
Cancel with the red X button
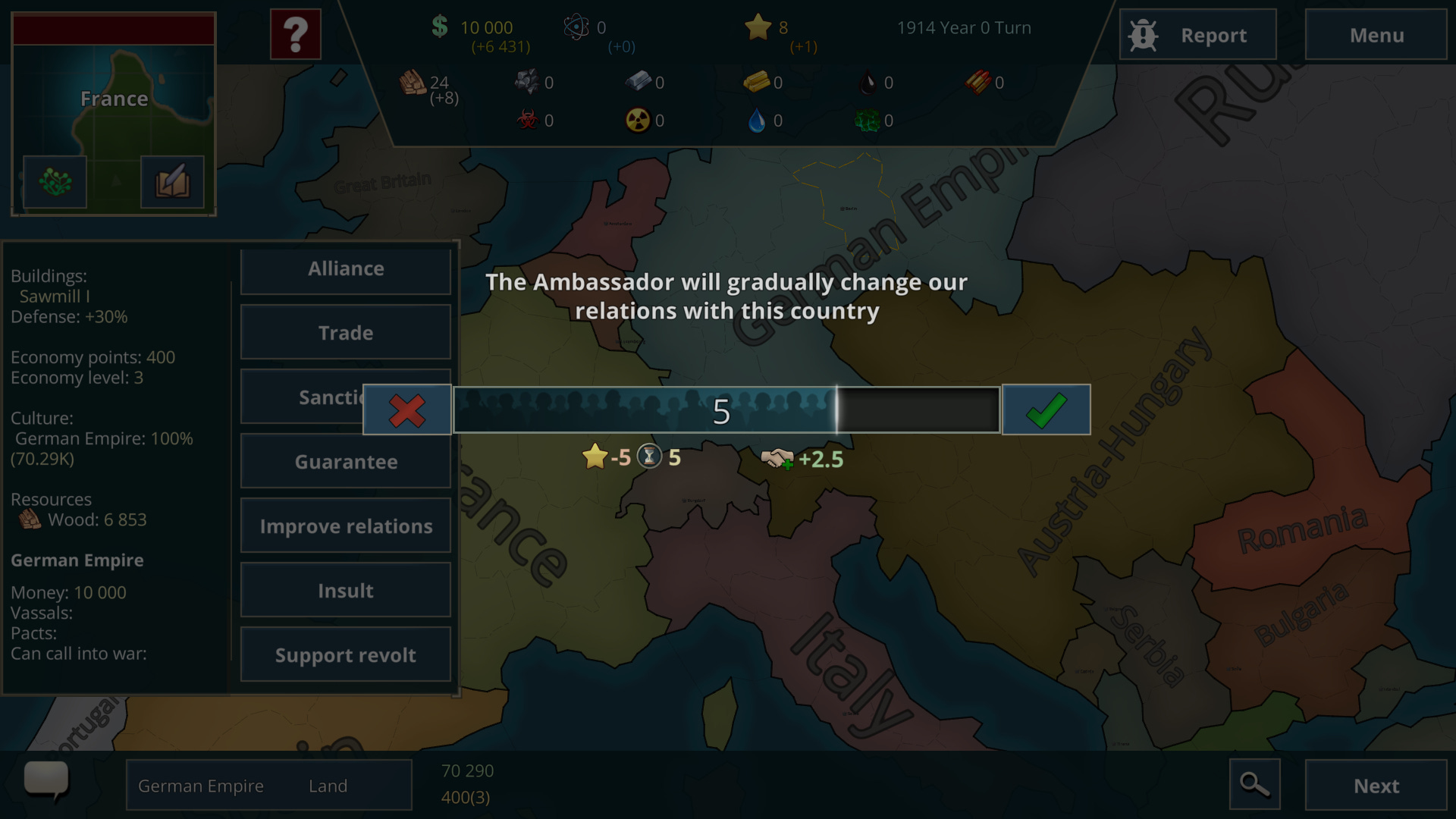[x=406, y=409]
